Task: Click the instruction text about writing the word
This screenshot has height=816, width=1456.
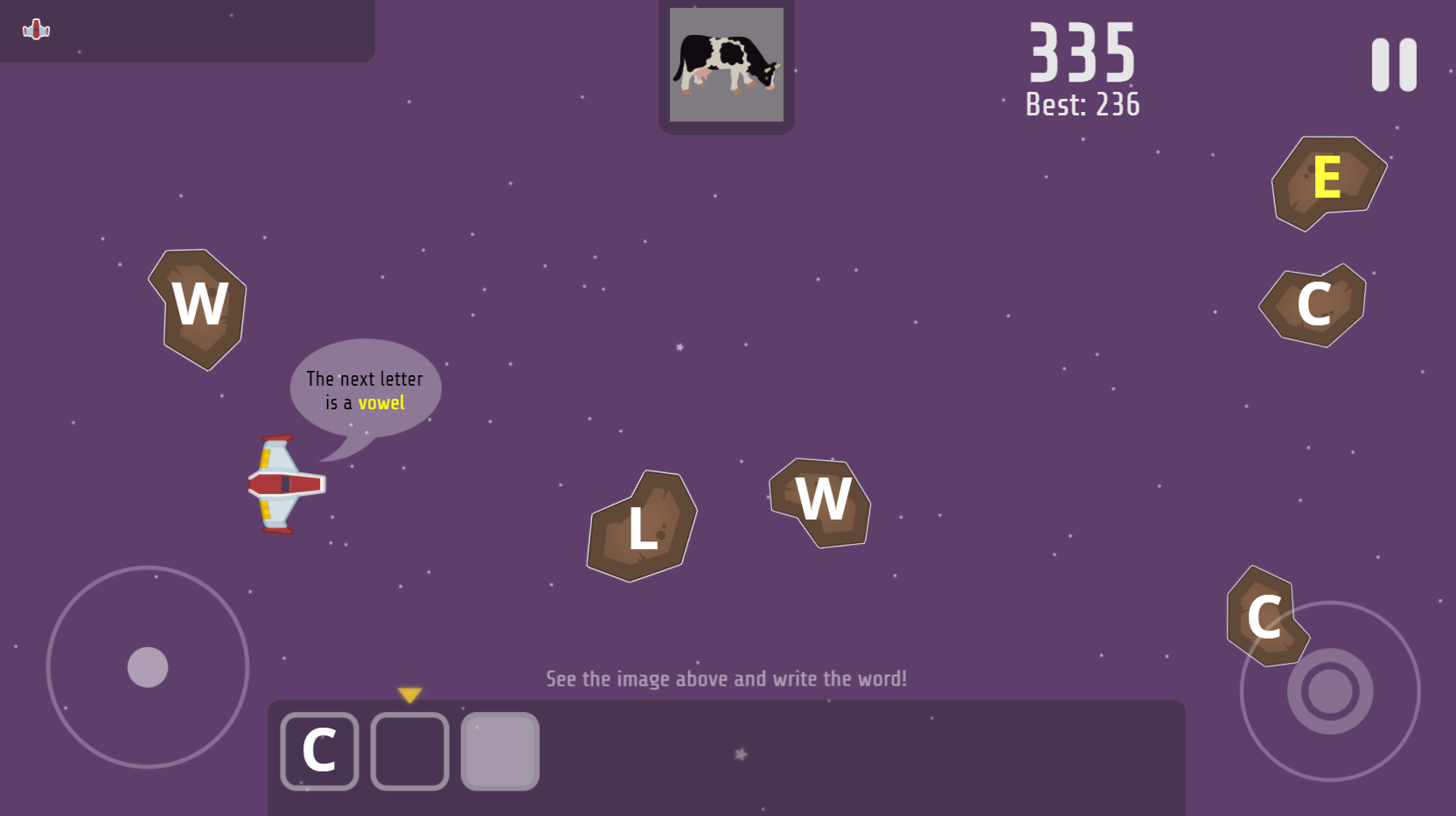Action: point(726,678)
